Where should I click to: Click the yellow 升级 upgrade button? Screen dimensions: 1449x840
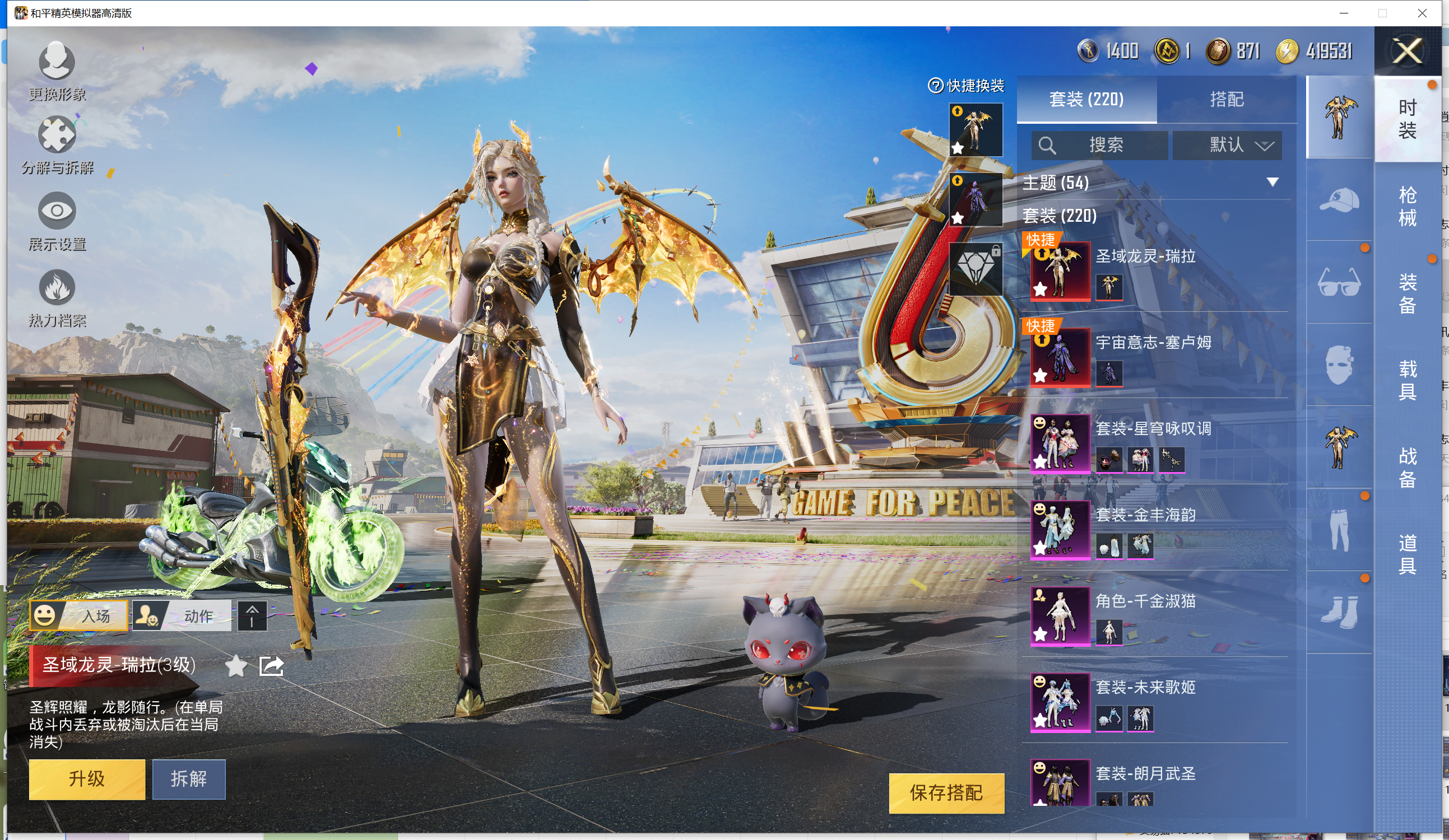[87, 779]
